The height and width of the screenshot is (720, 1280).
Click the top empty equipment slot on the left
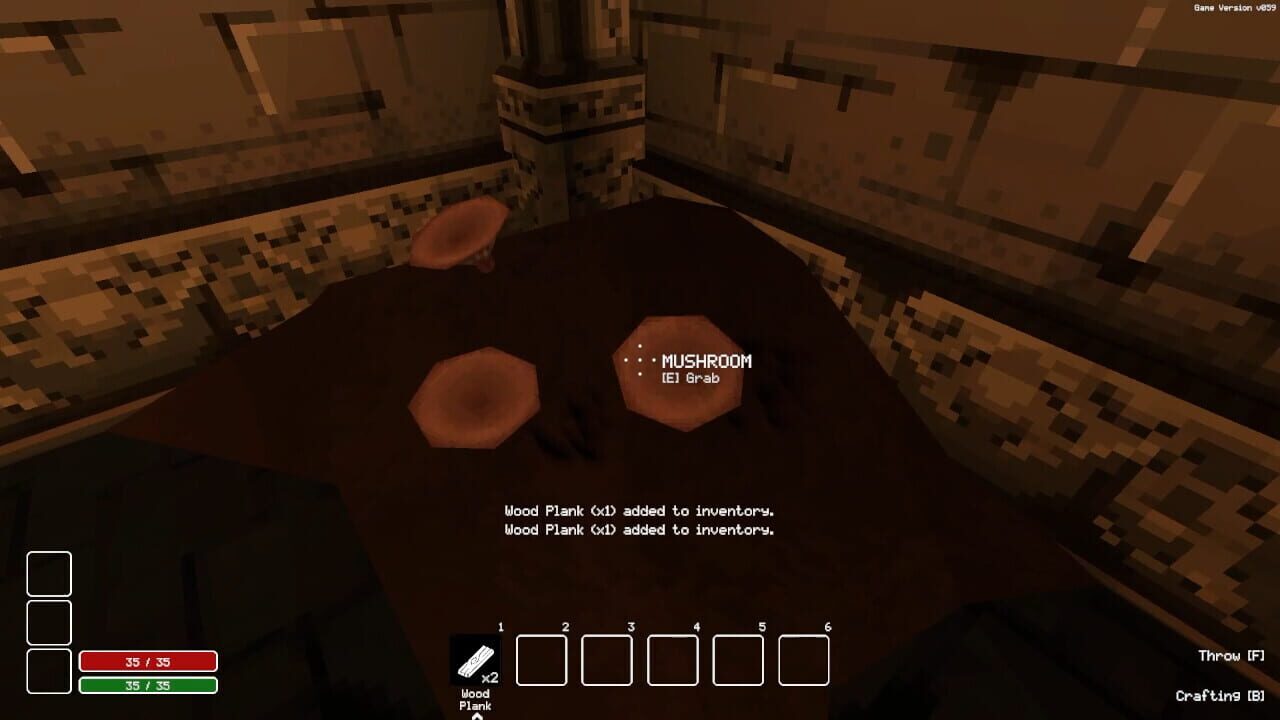[x=52, y=576]
